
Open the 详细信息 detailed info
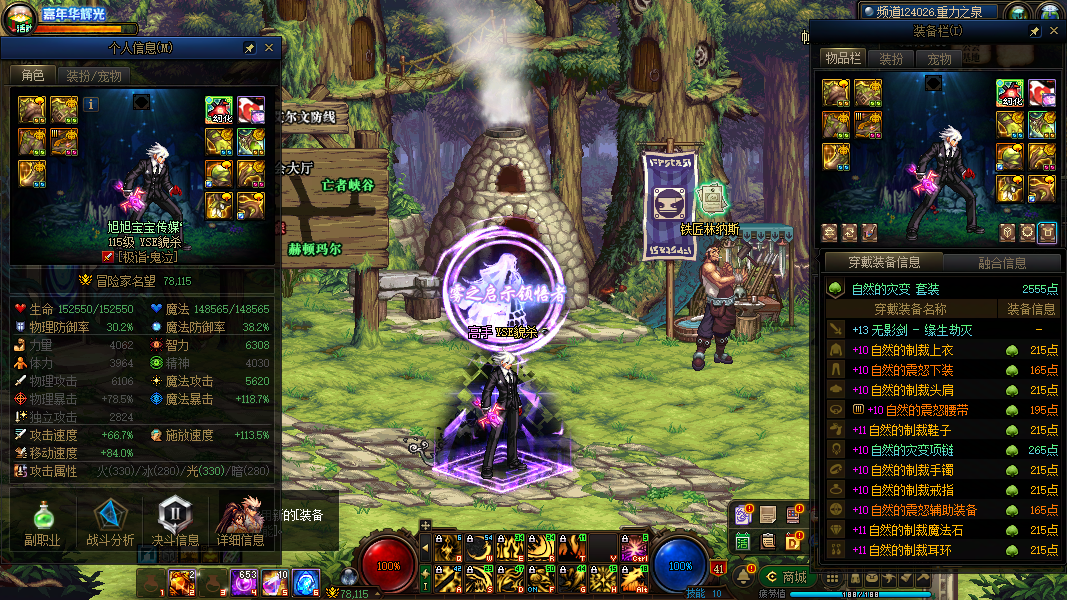(x=241, y=523)
